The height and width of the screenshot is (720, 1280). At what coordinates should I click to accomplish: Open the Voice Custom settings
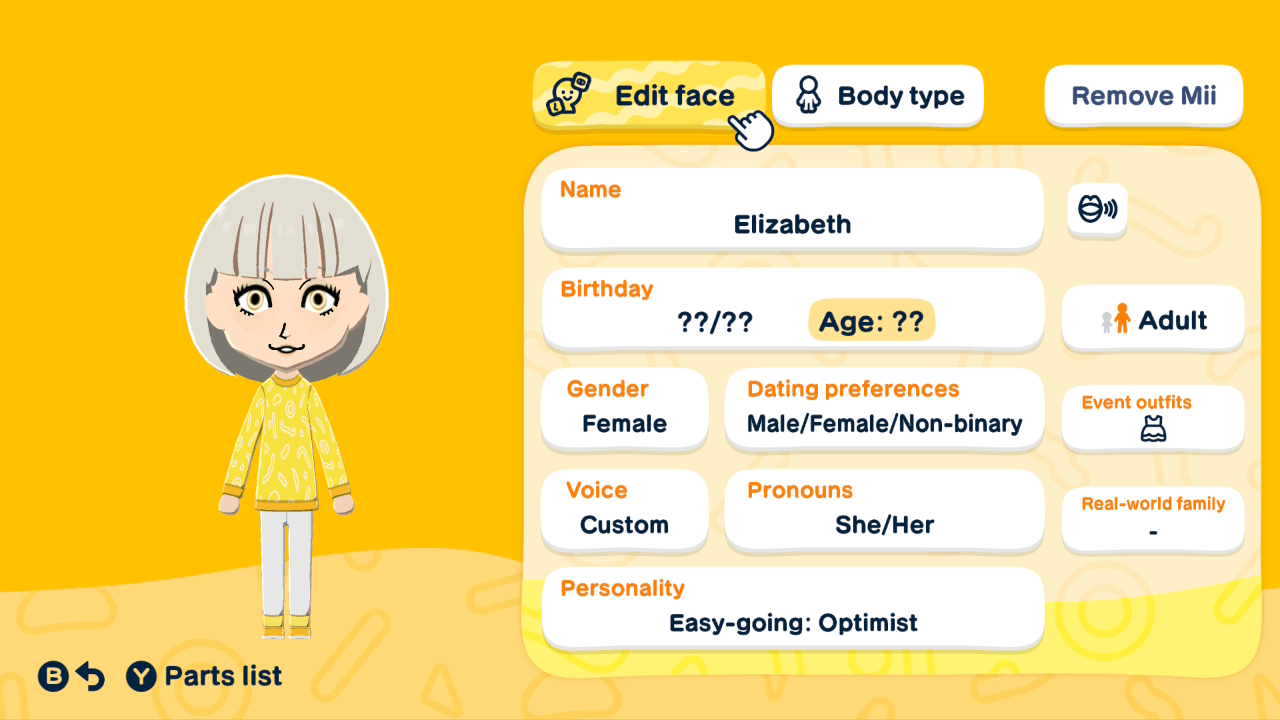click(x=624, y=511)
